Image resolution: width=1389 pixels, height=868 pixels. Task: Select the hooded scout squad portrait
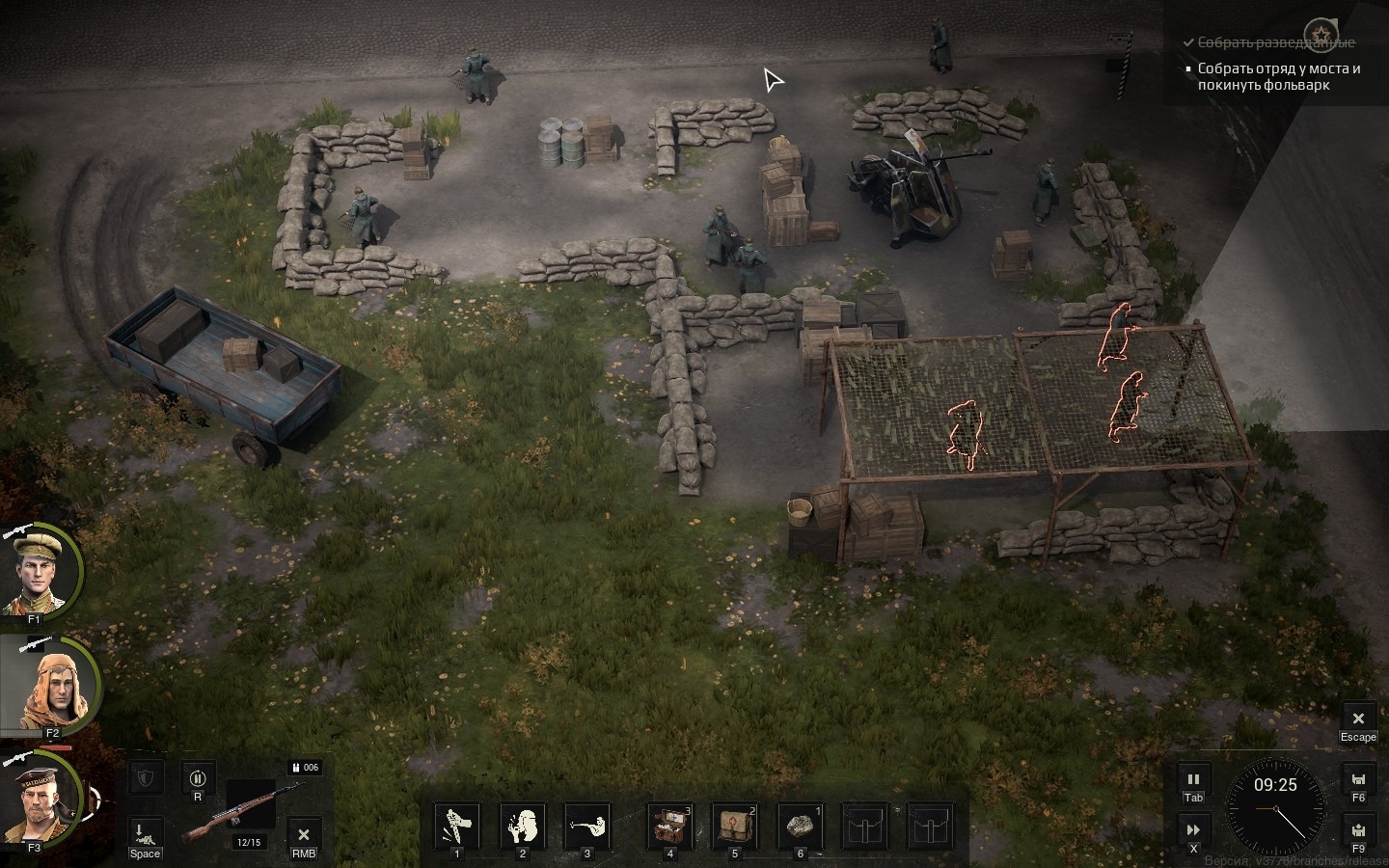48,686
